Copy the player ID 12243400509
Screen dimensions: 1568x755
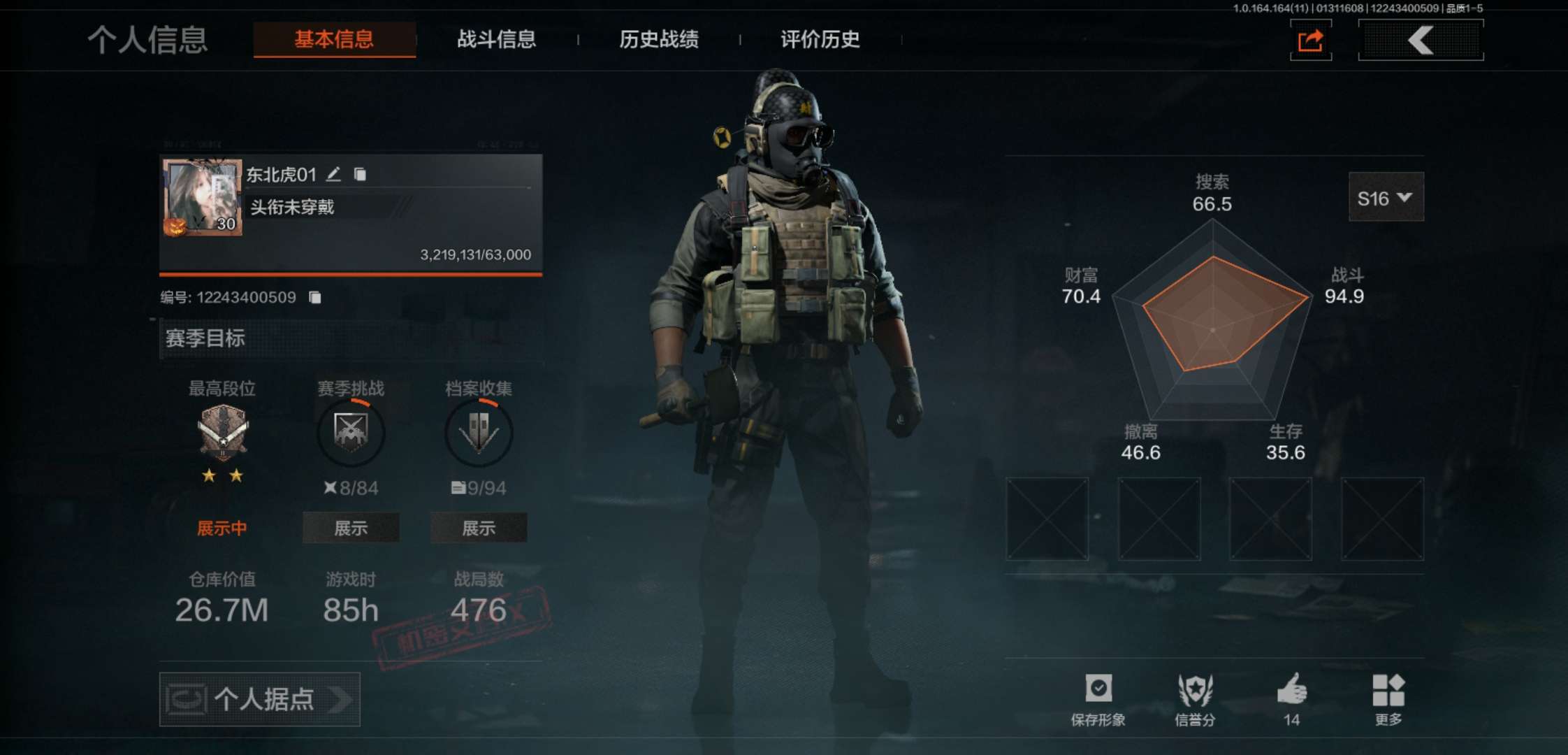315,296
